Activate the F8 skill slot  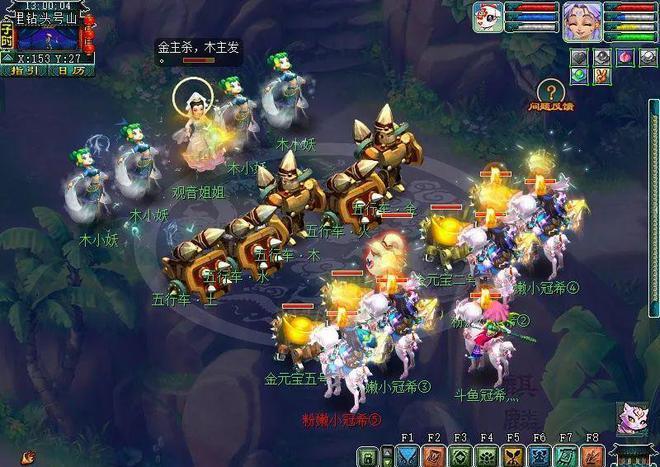tap(592, 456)
